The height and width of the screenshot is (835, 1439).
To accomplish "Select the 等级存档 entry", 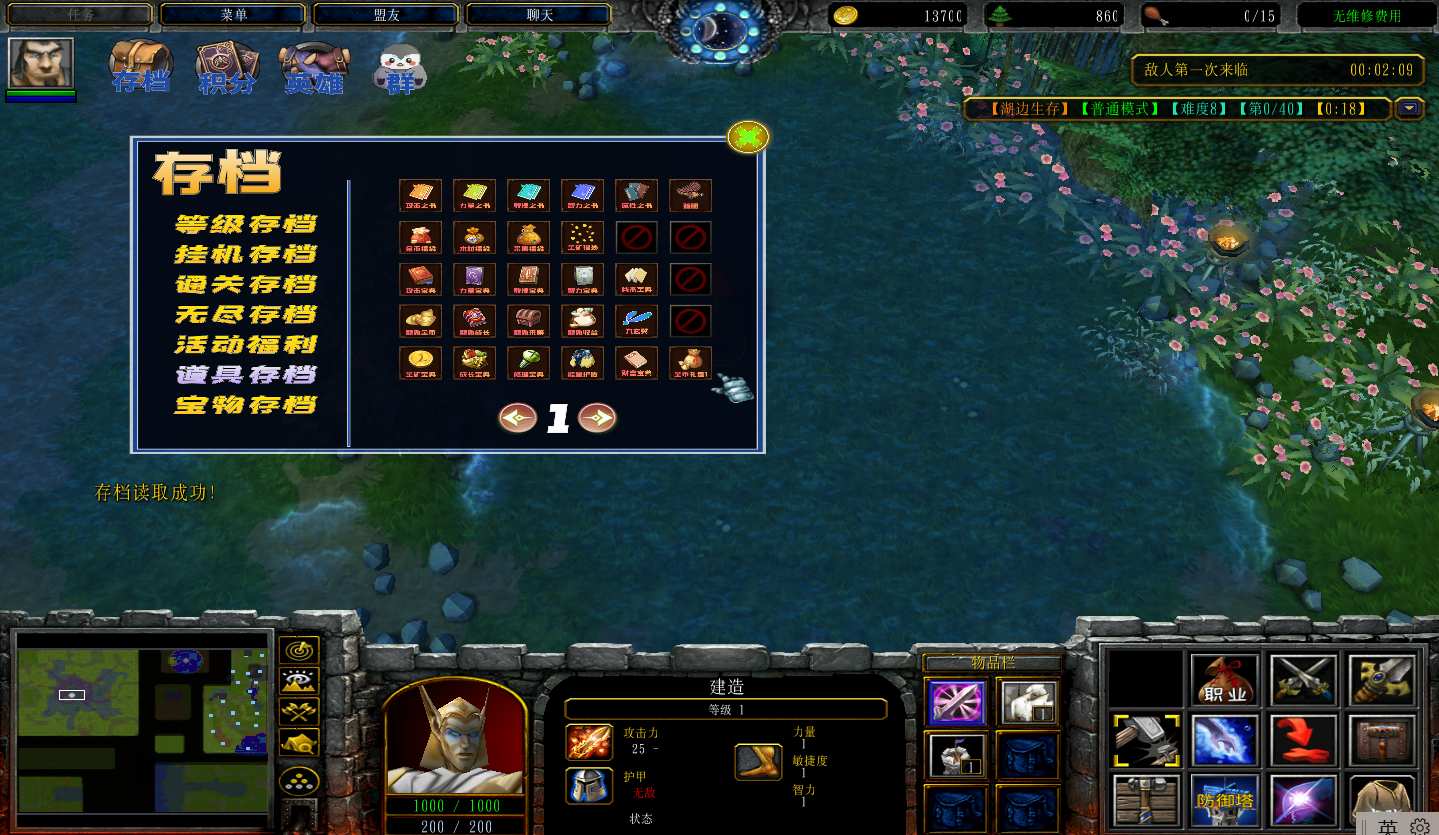I will pyautogui.click(x=246, y=224).
